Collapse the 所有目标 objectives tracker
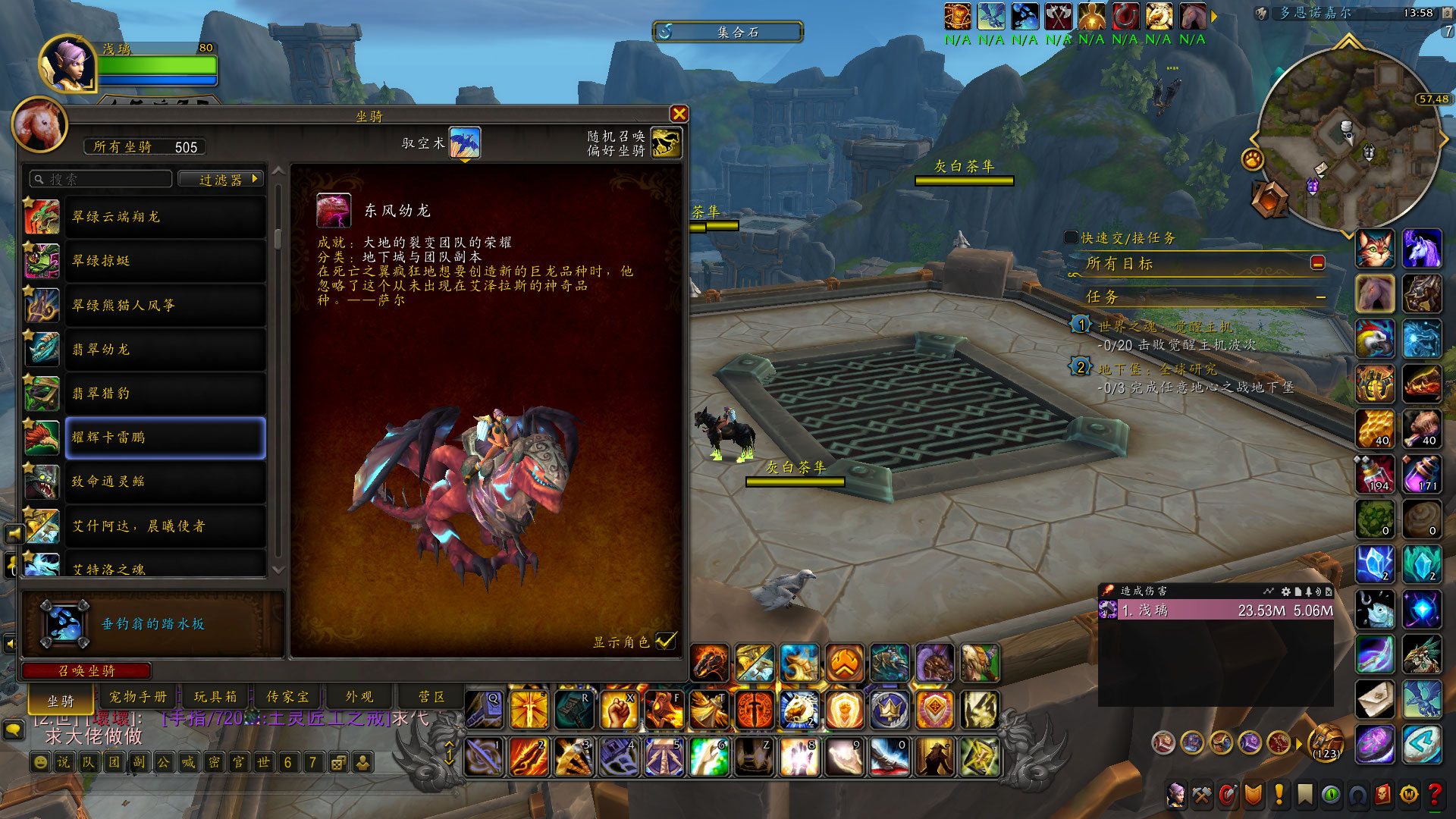 coord(1318,262)
